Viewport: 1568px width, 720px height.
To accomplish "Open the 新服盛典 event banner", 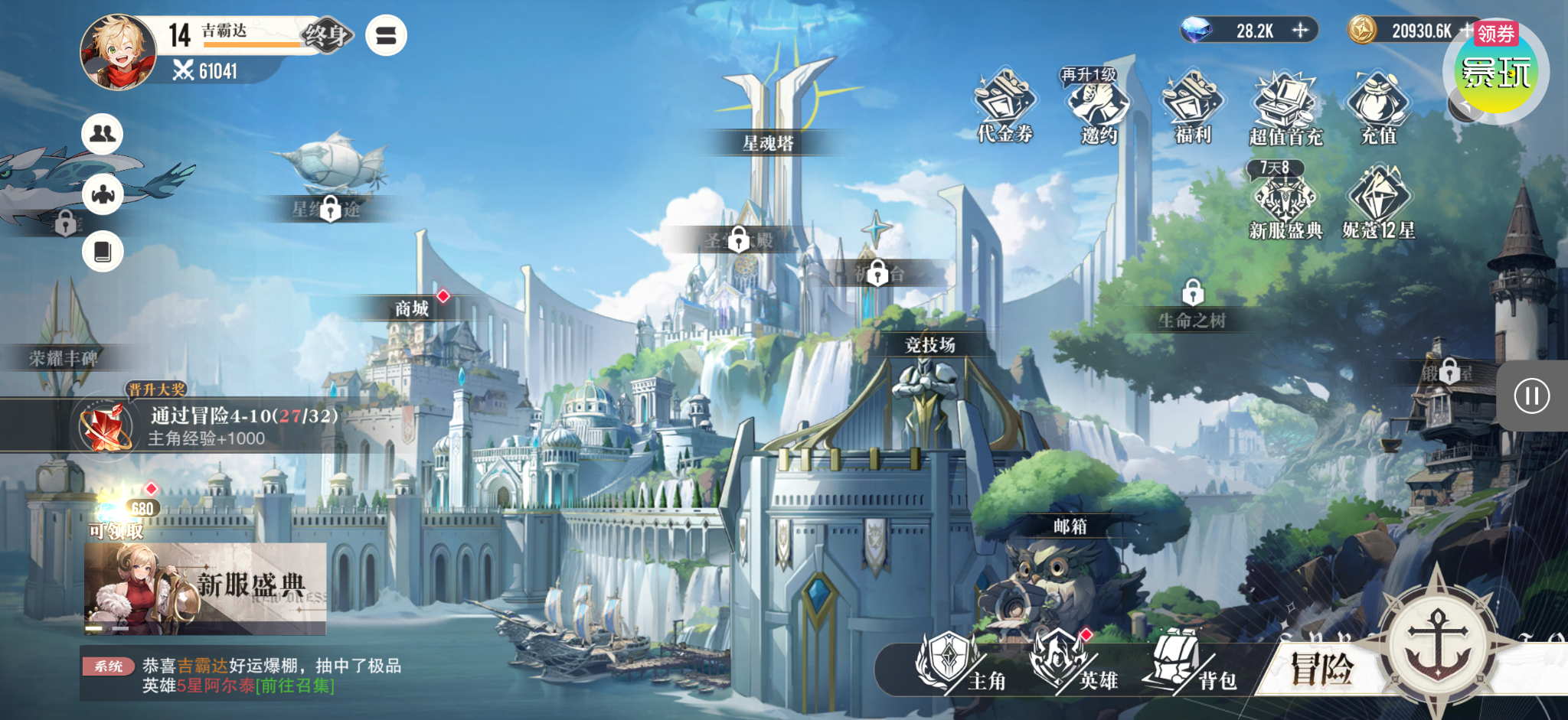I will click(204, 588).
